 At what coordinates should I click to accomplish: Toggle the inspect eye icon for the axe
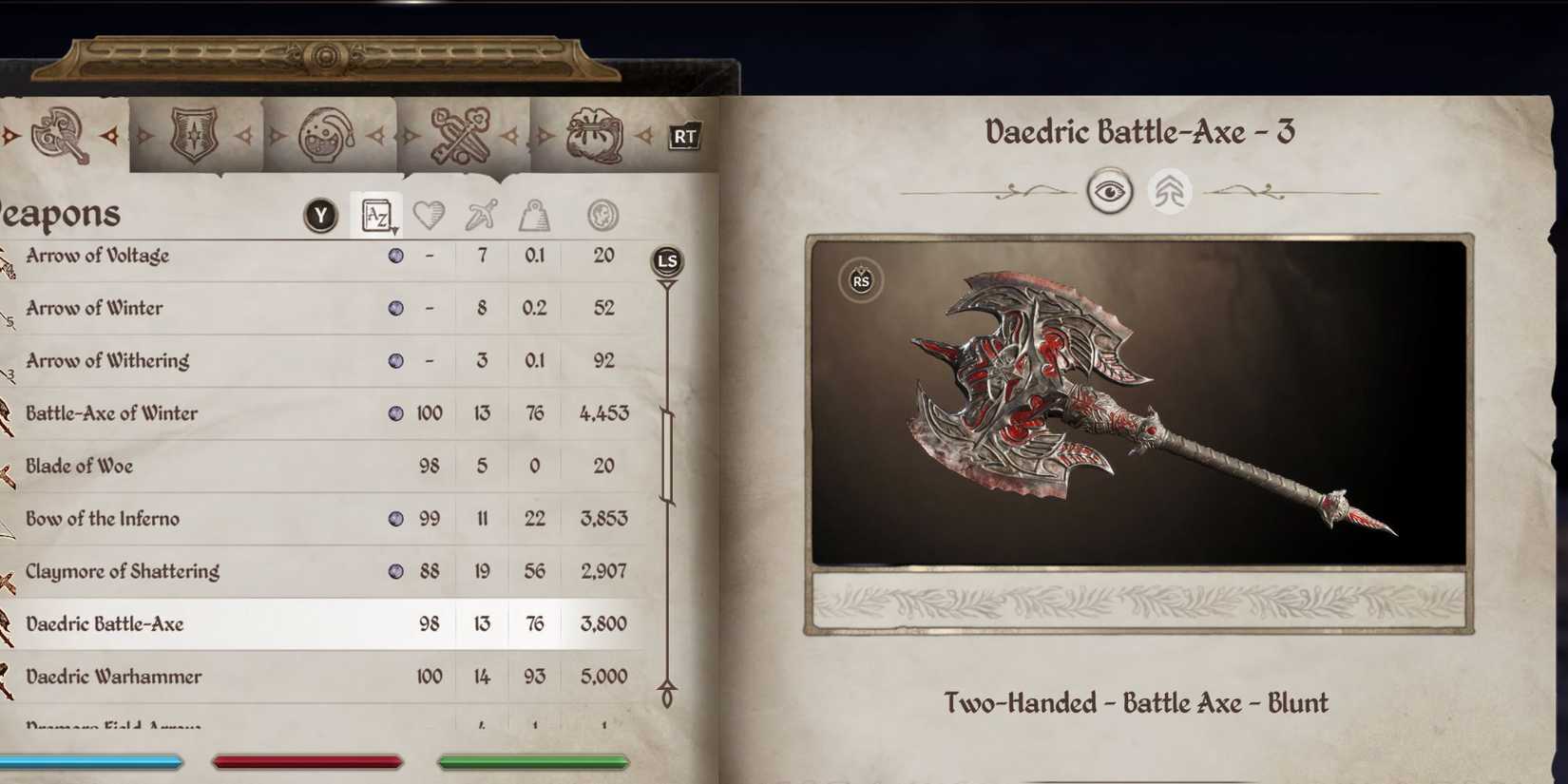[1112, 191]
